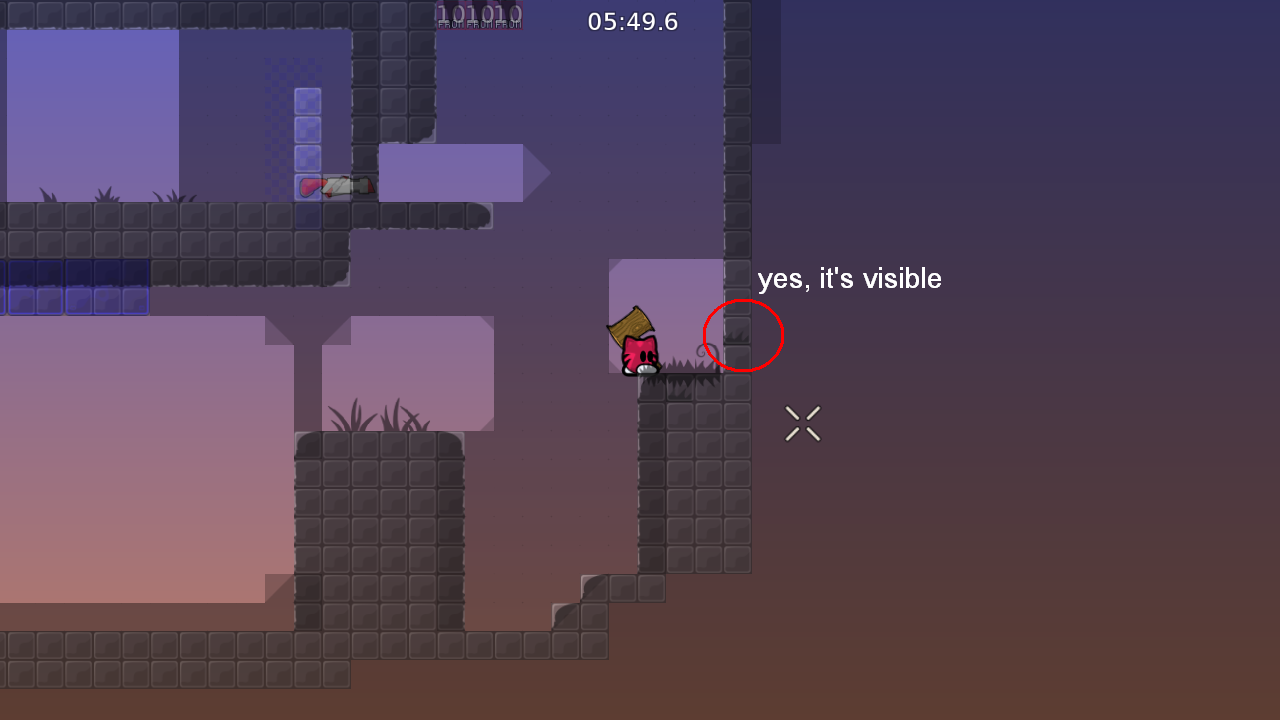Click the race timer showing 05:49.6
Viewport: 1280px width, 720px height.
click(x=633, y=21)
